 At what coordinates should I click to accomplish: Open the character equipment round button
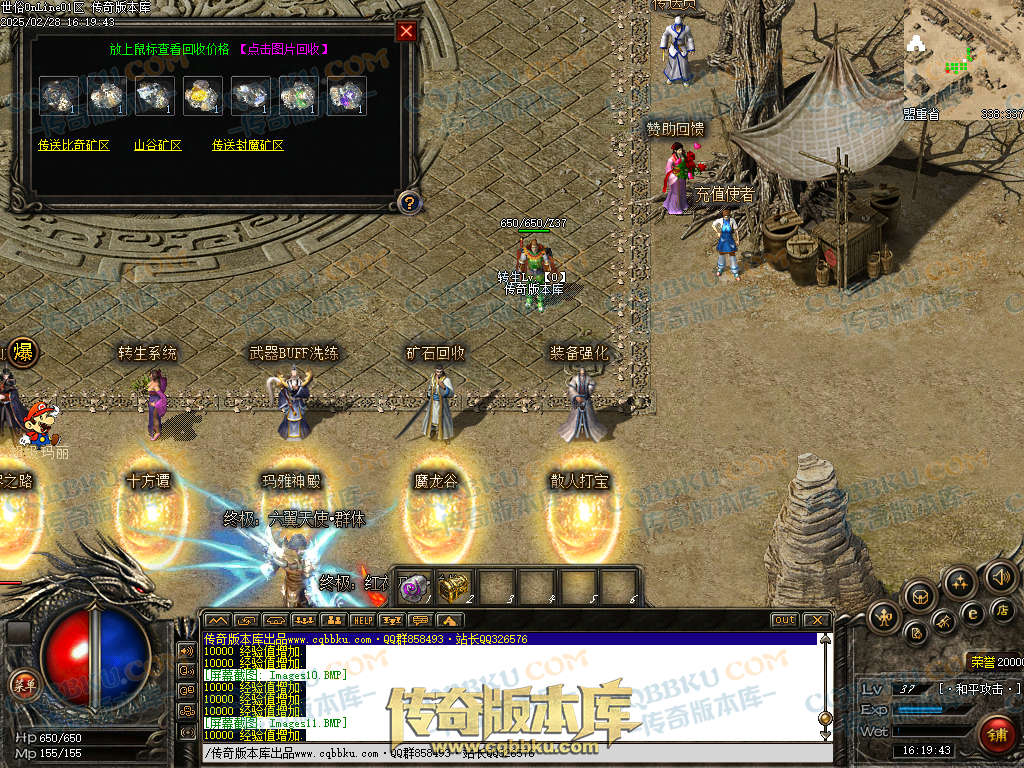pos(885,615)
